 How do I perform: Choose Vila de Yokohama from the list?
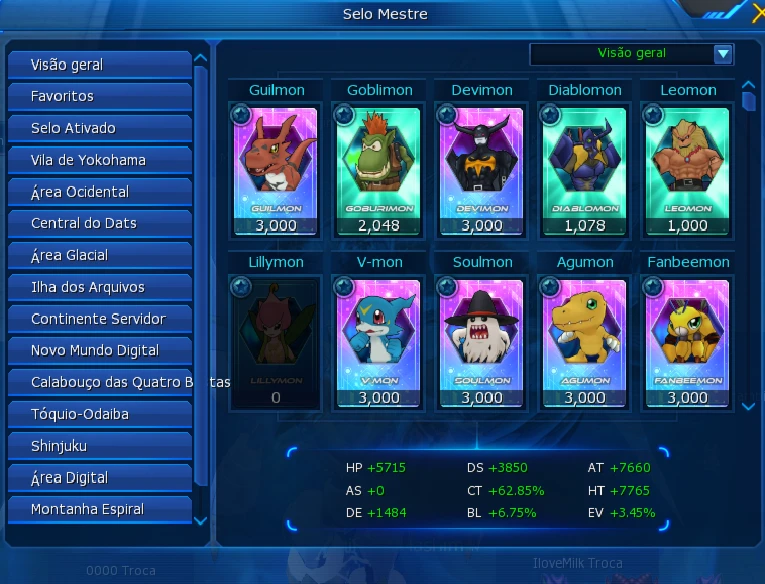tap(99, 160)
